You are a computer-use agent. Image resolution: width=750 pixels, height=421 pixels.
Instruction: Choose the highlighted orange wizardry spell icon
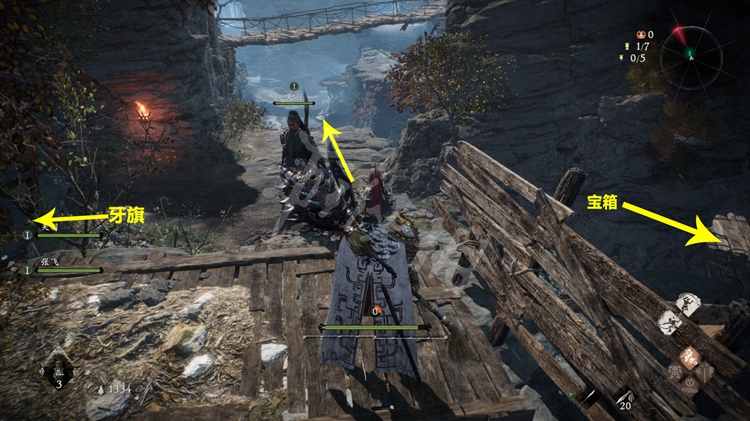[x=690, y=357]
